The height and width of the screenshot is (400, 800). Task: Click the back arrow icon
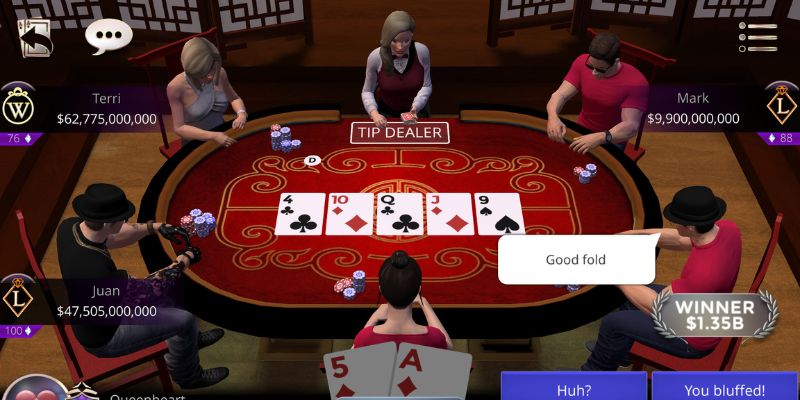pyautogui.click(x=36, y=37)
